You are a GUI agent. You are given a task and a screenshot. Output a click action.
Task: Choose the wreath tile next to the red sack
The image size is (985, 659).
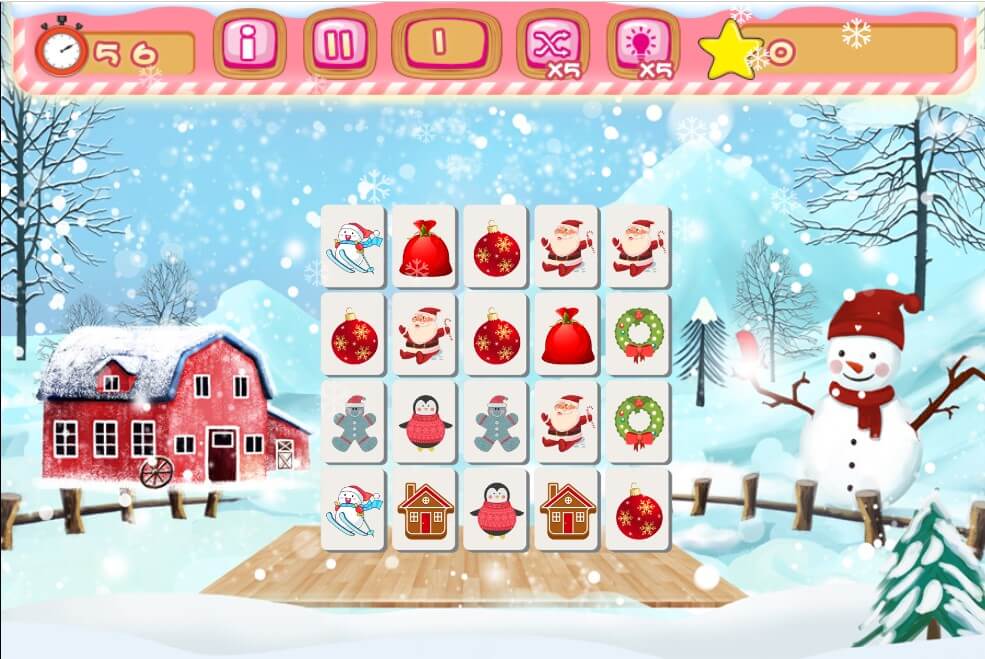pyautogui.click(x=638, y=335)
